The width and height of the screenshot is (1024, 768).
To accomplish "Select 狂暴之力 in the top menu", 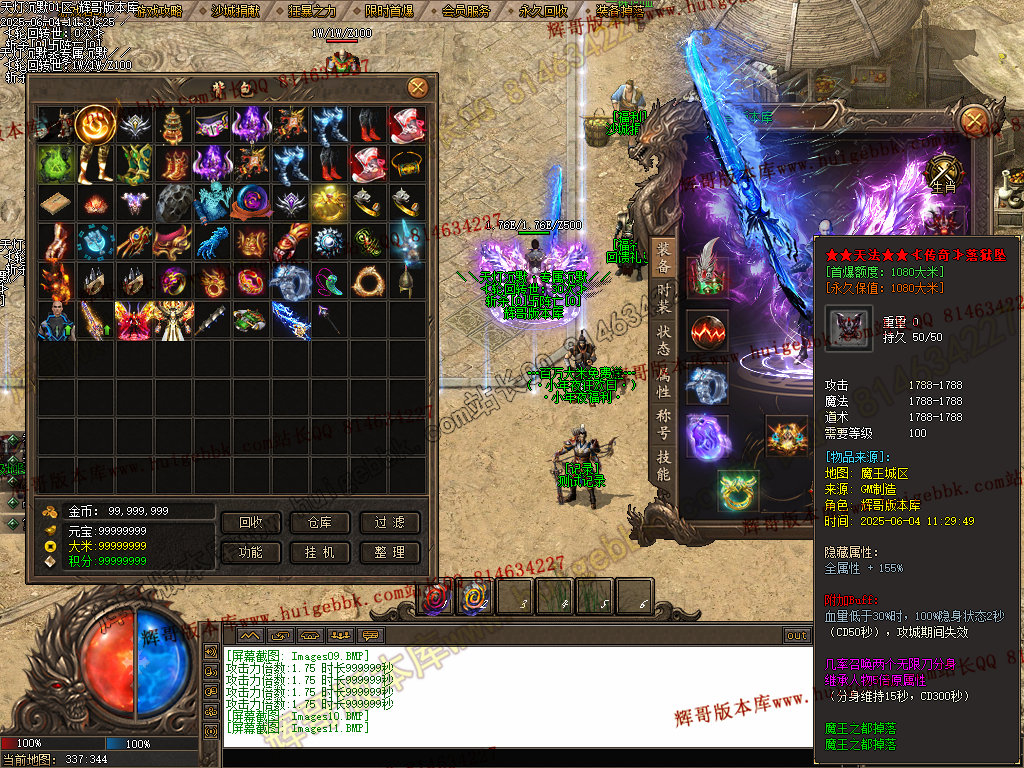I will coord(312,11).
